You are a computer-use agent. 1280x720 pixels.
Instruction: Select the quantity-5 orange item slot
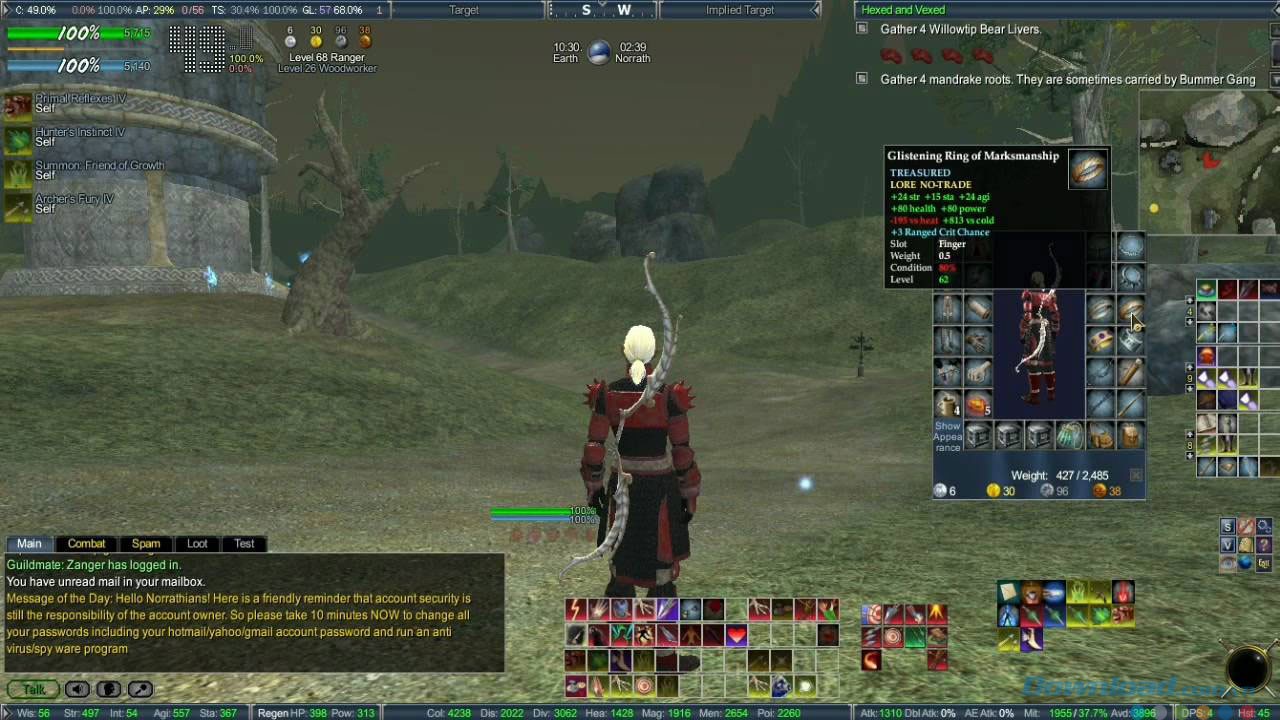pyautogui.click(x=977, y=405)
